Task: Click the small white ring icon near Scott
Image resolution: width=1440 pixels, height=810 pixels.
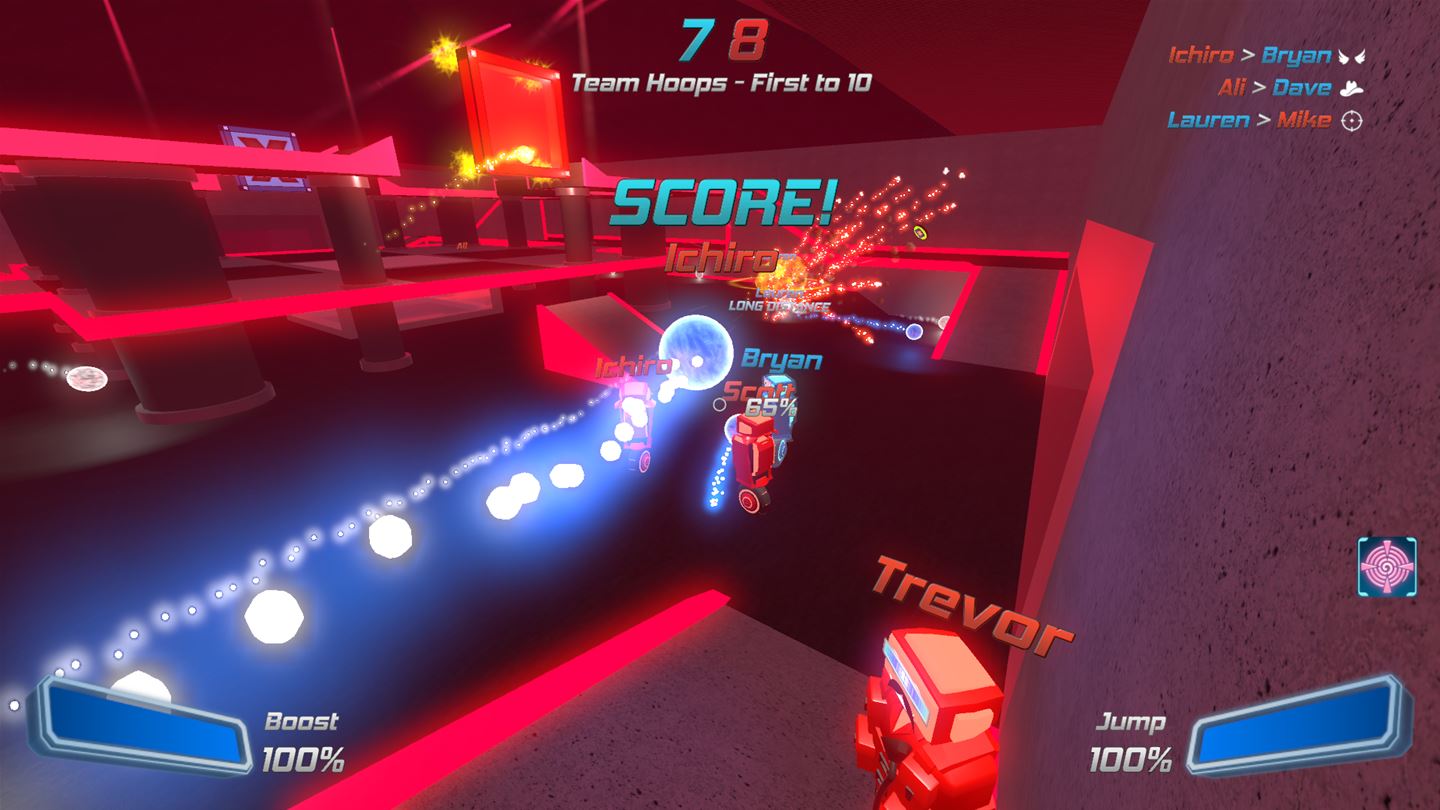Action: point(718,406)
